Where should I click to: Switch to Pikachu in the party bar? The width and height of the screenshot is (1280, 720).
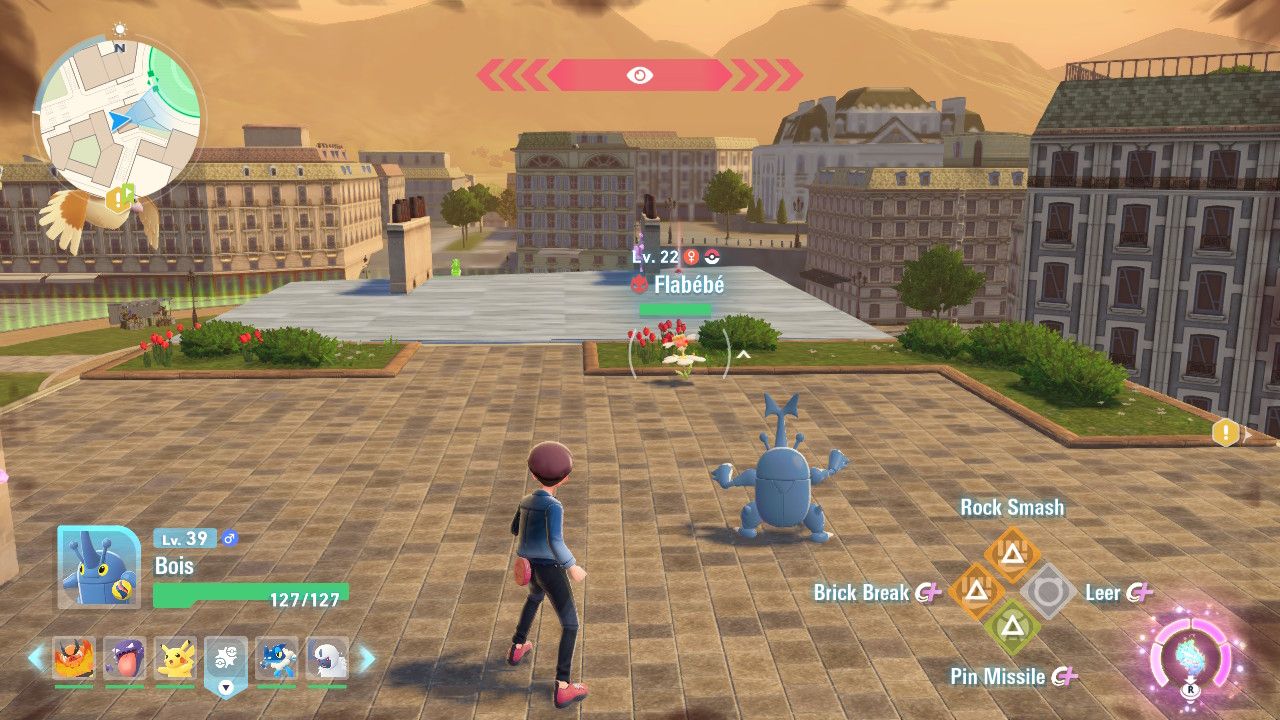(175, 657)
